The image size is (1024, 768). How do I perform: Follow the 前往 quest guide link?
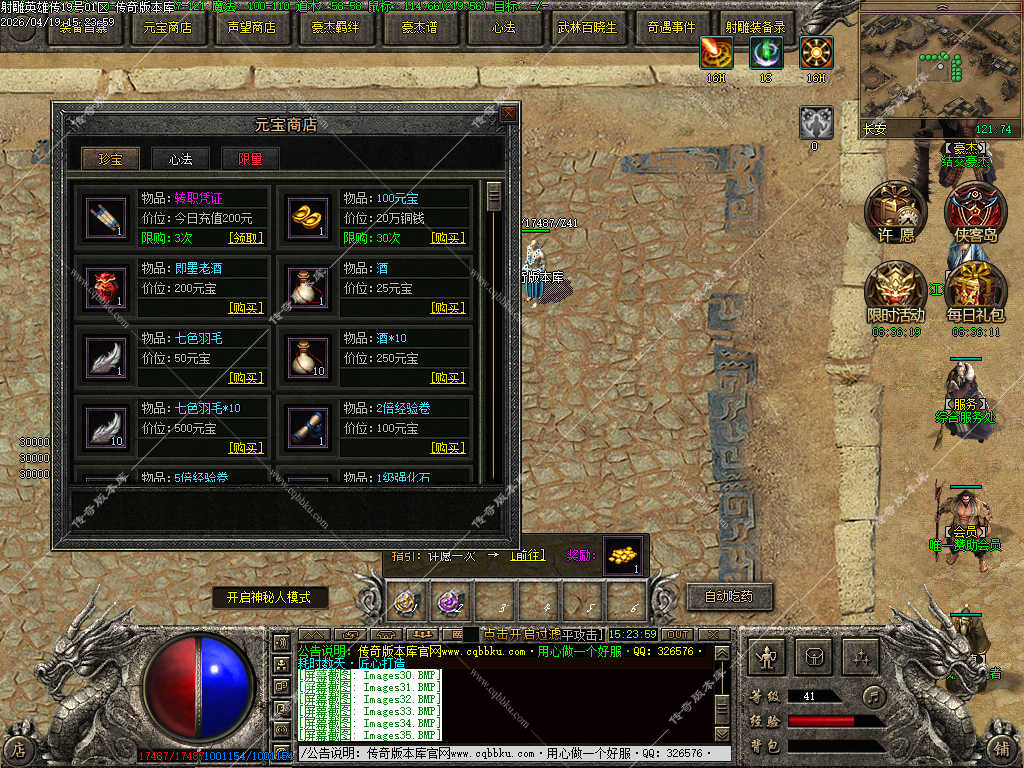[x=528, y=556]
